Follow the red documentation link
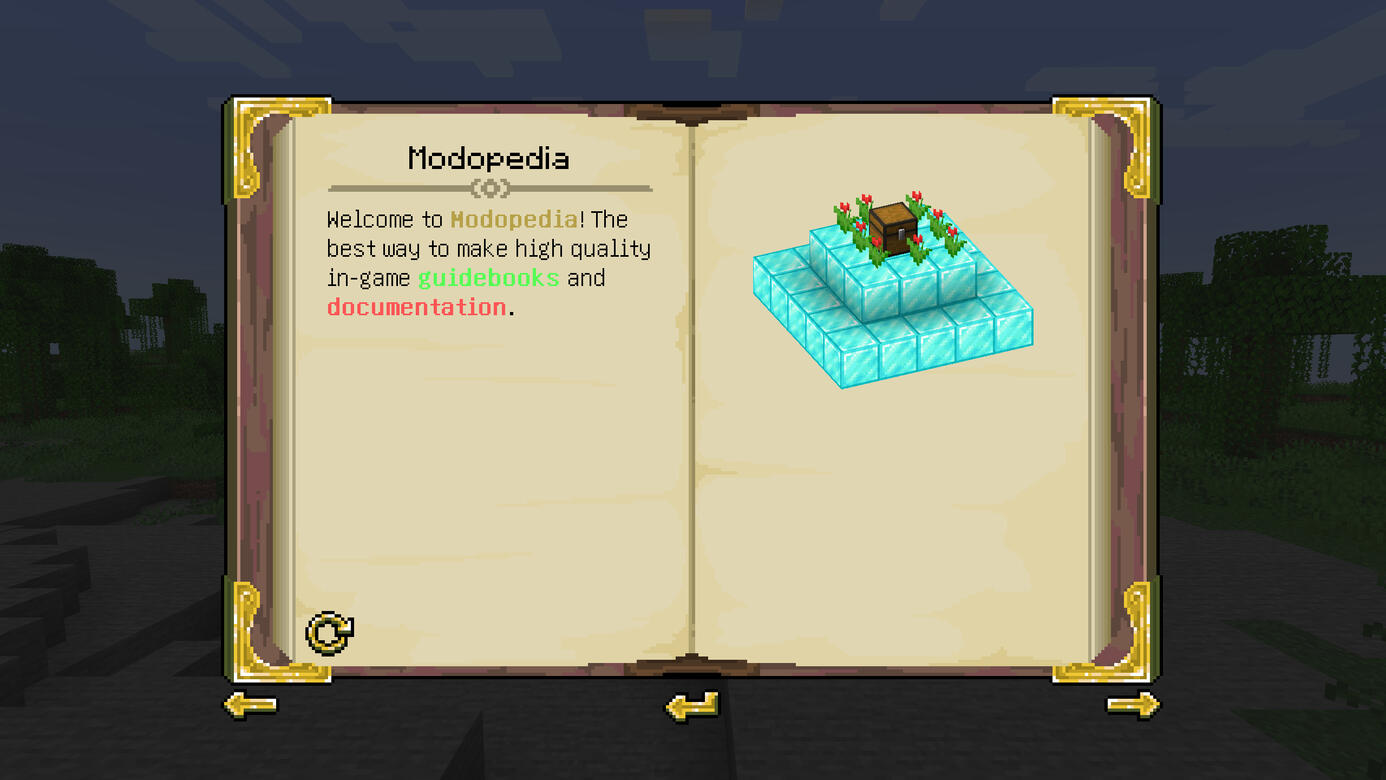Viewport: 1386px width, 780px height. point(417,307)
